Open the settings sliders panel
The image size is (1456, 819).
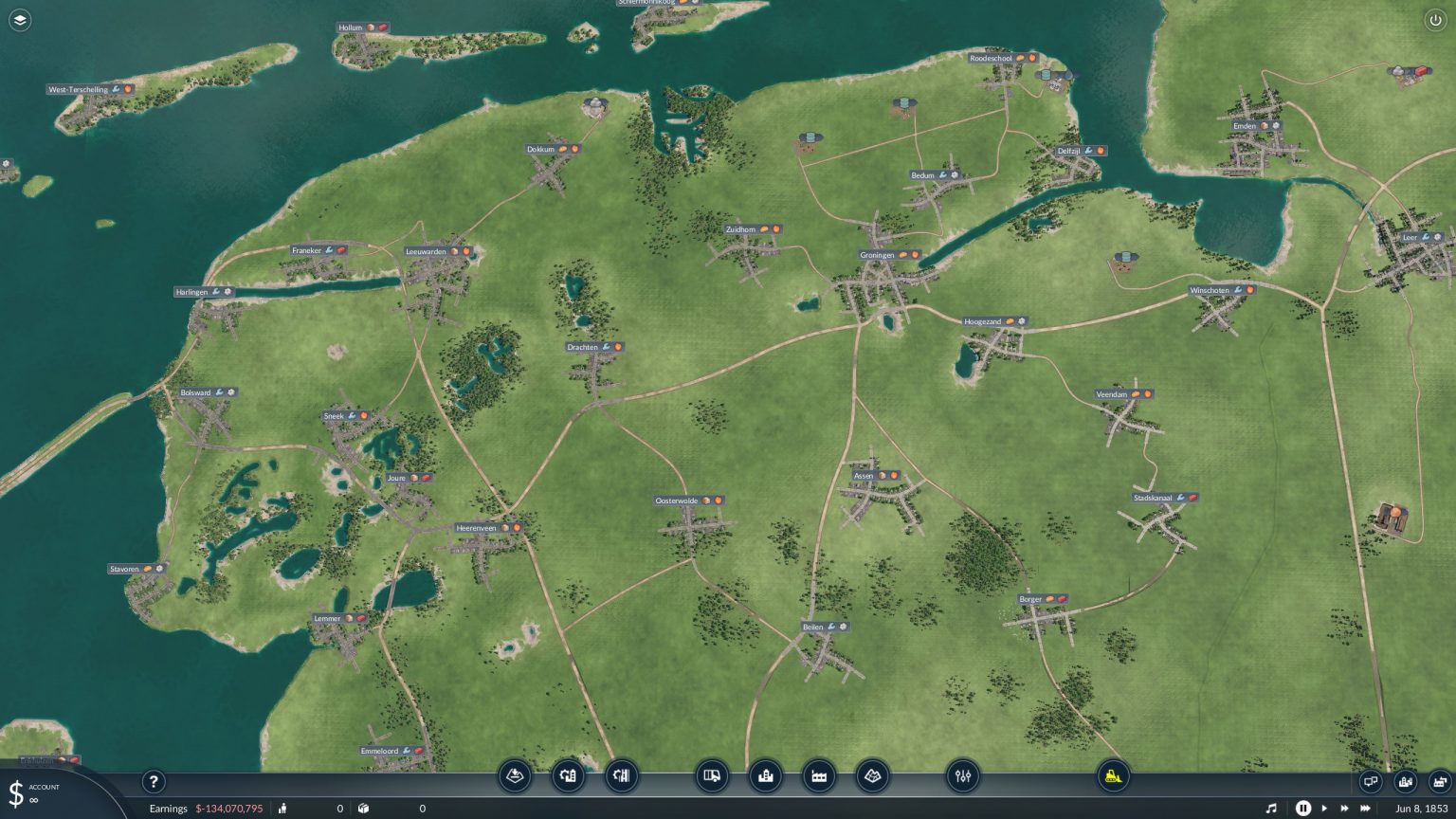963,775
